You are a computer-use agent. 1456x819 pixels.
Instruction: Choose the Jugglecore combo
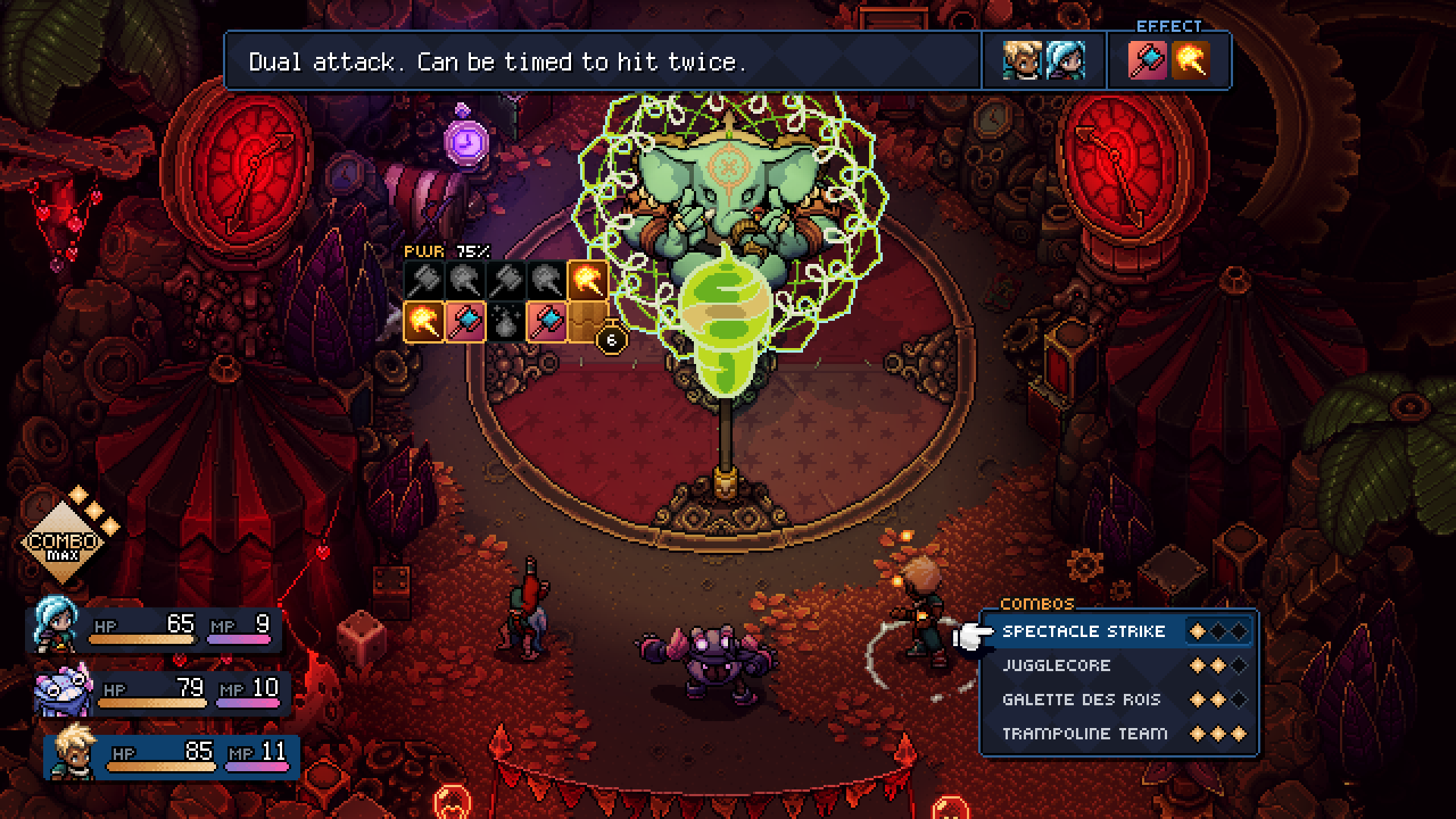(1056, 666)
